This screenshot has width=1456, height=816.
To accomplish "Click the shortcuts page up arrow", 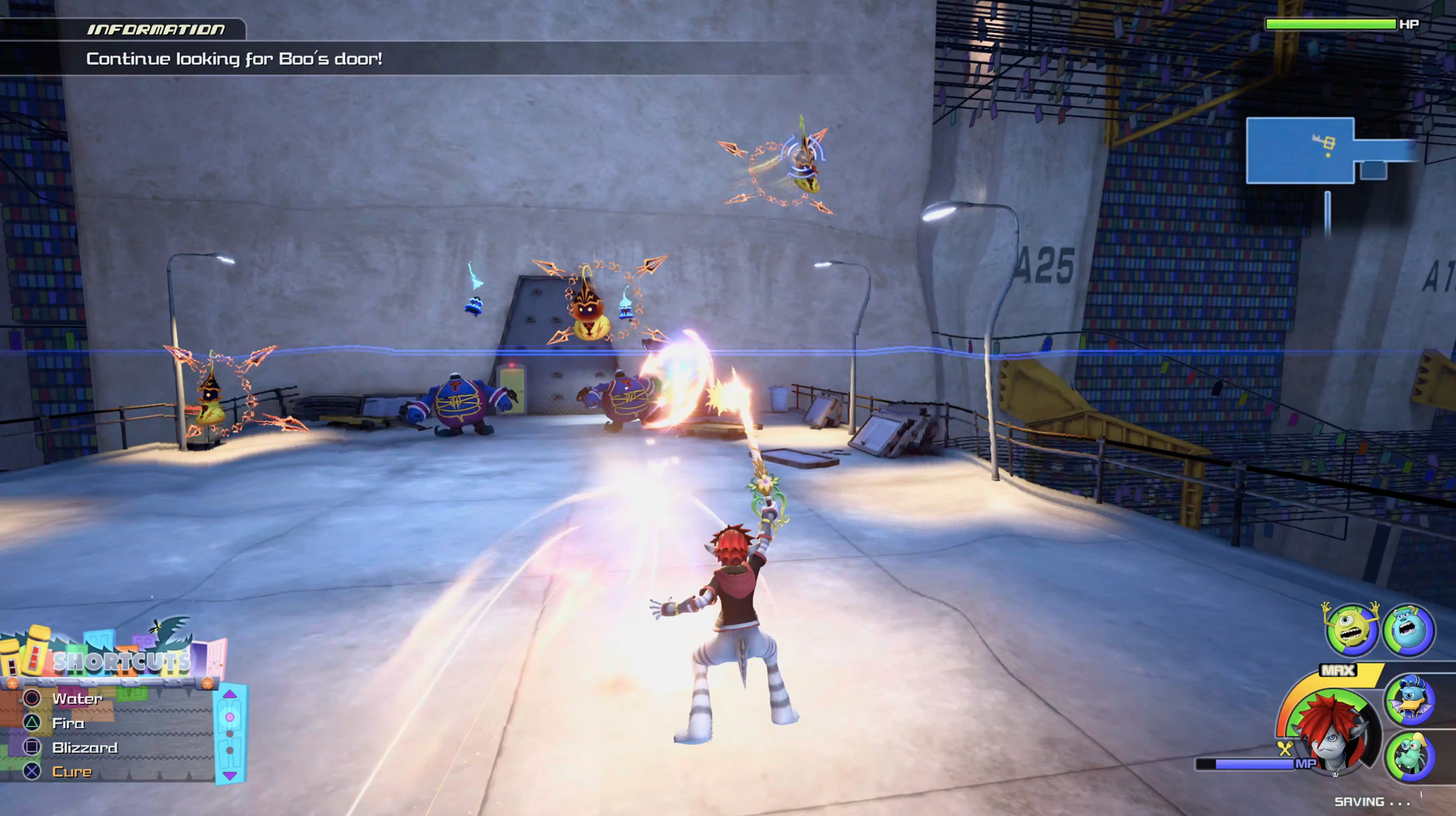I will pos(230,694).
